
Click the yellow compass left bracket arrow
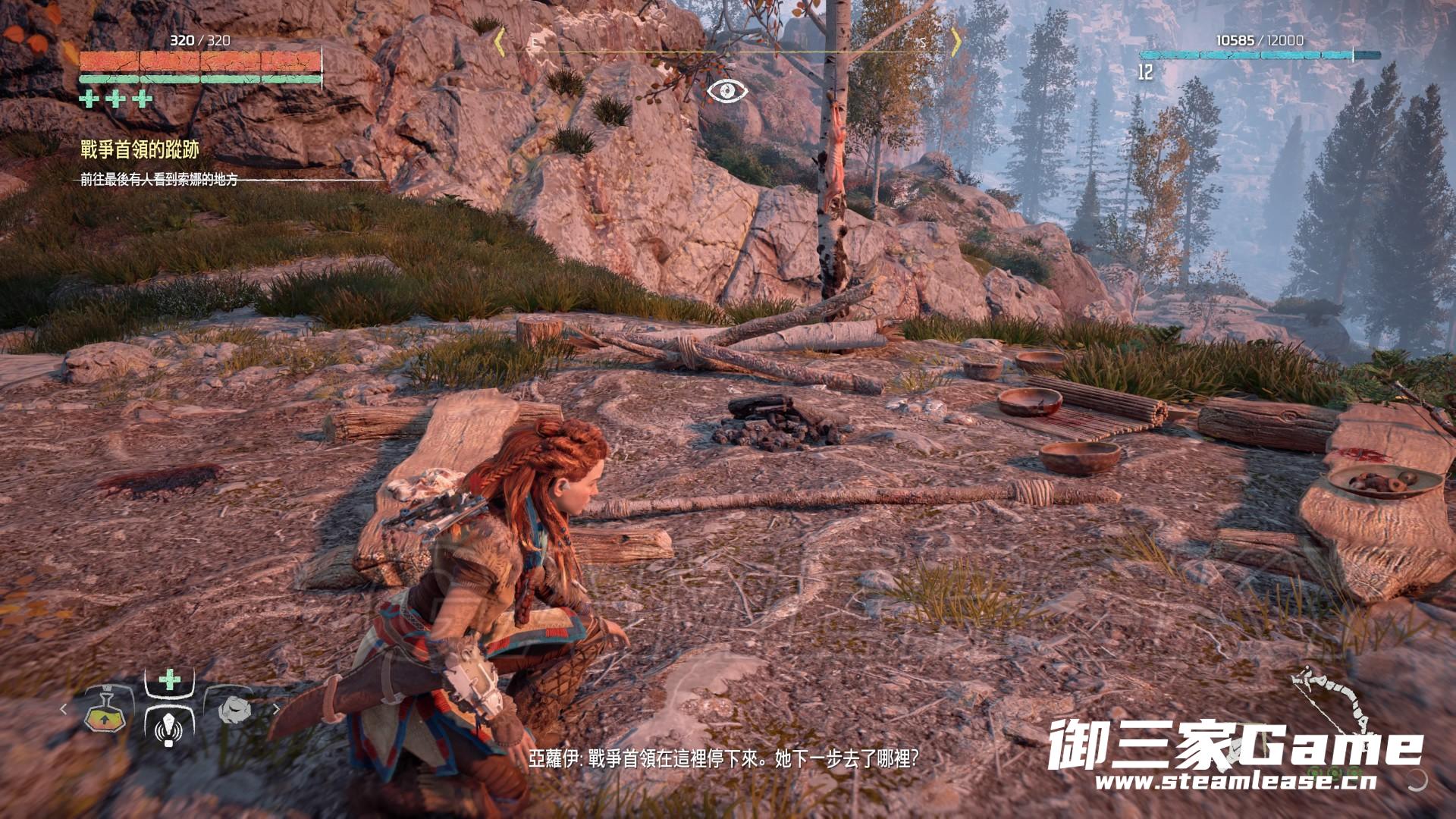(x=499, y=42)
